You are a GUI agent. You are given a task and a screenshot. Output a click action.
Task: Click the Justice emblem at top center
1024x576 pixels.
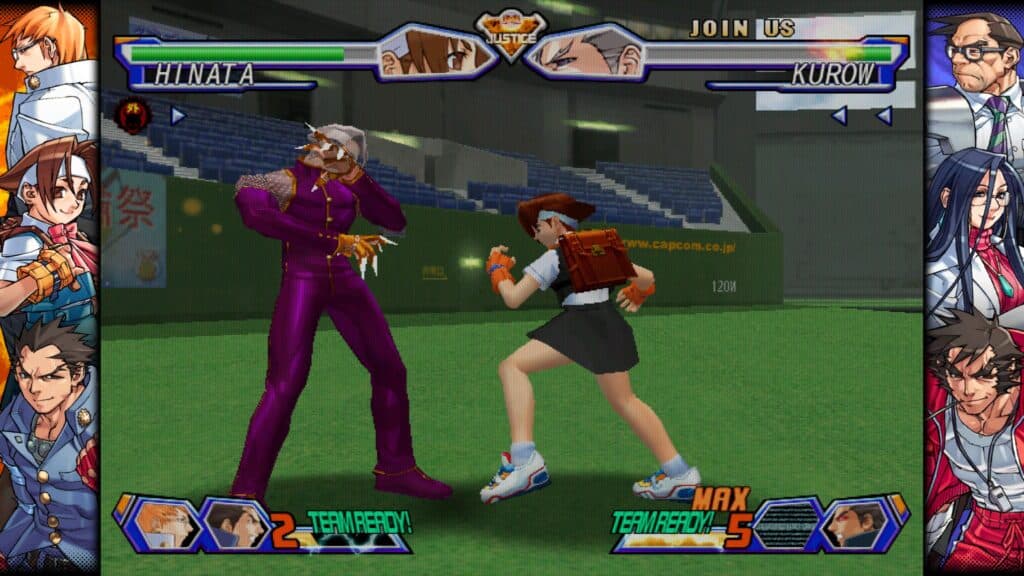511,35
